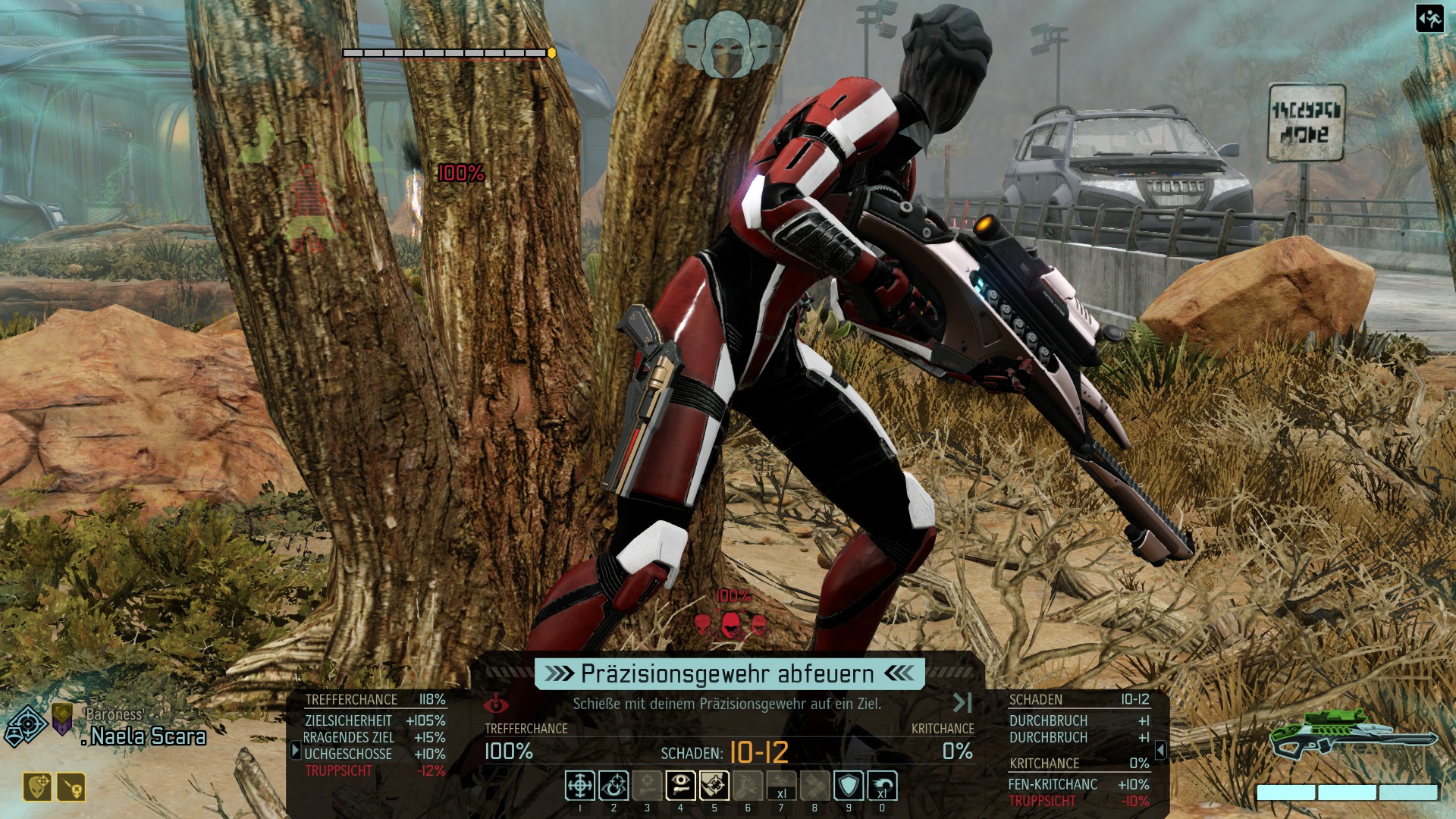The image size is (1456, 819).
Task: Select the left alien head target icon
Action: coord(703,624)
